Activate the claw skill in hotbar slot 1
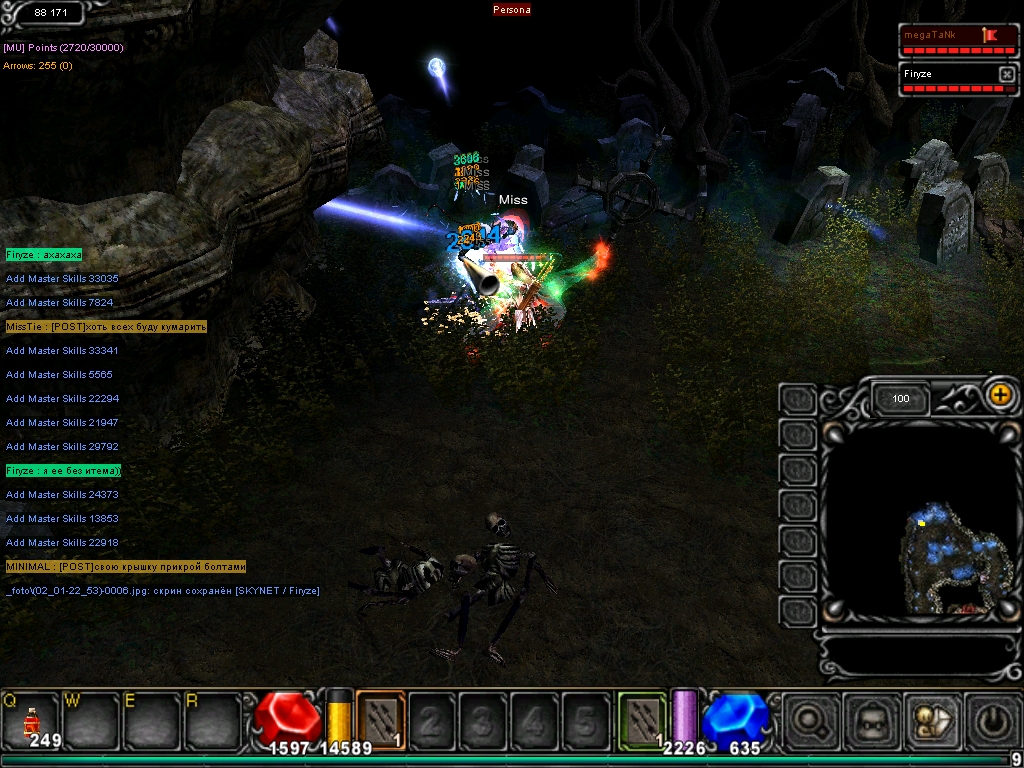The image size is (1024, 768). 380,718
